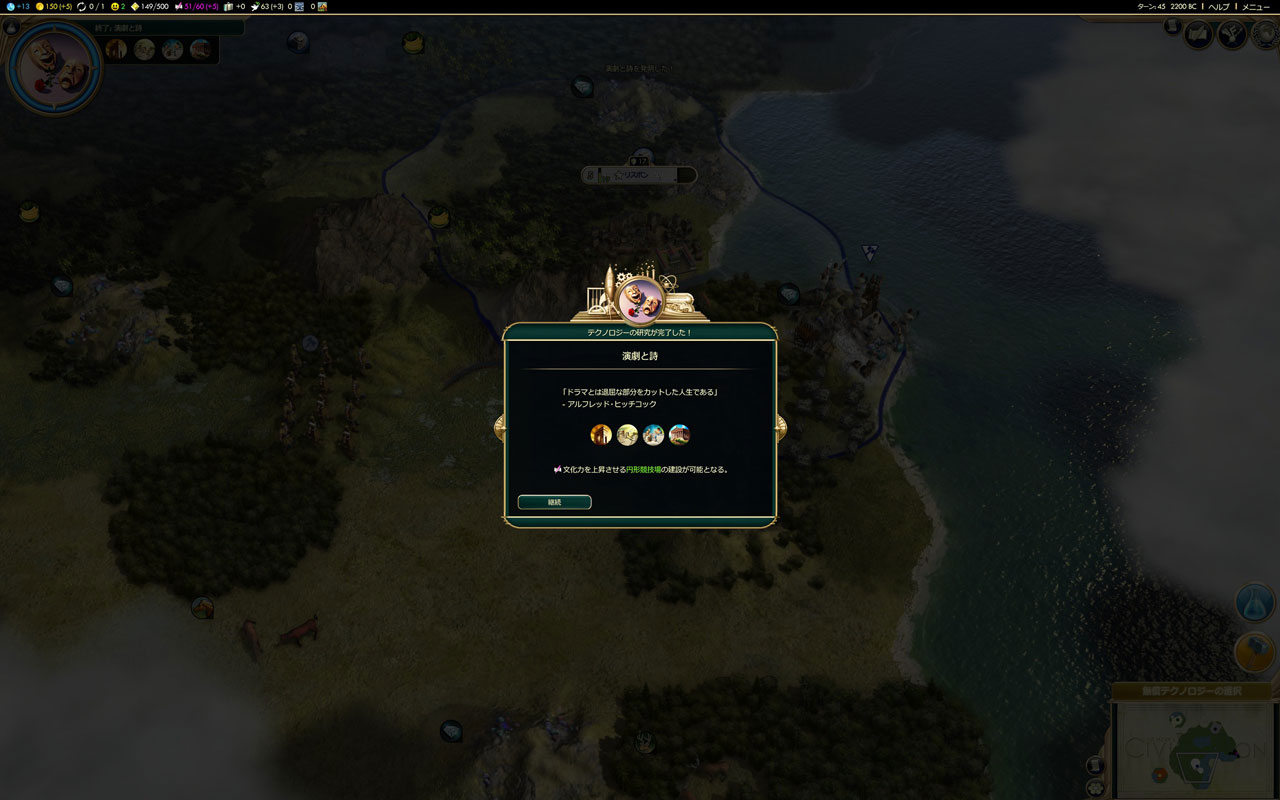Viewport: 1280px width, 800px height.
Task: Open the small scroll notification log
Action: coord(1171,27)
